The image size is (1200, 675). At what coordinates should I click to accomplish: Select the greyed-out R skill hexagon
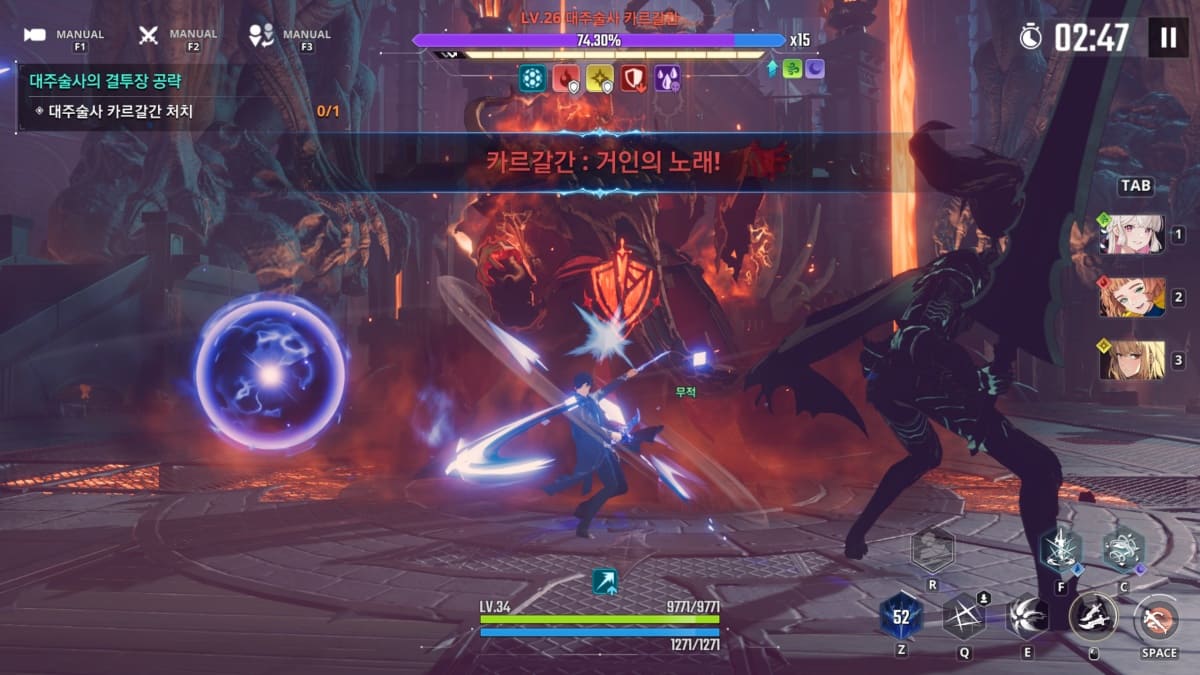[932, 549]
